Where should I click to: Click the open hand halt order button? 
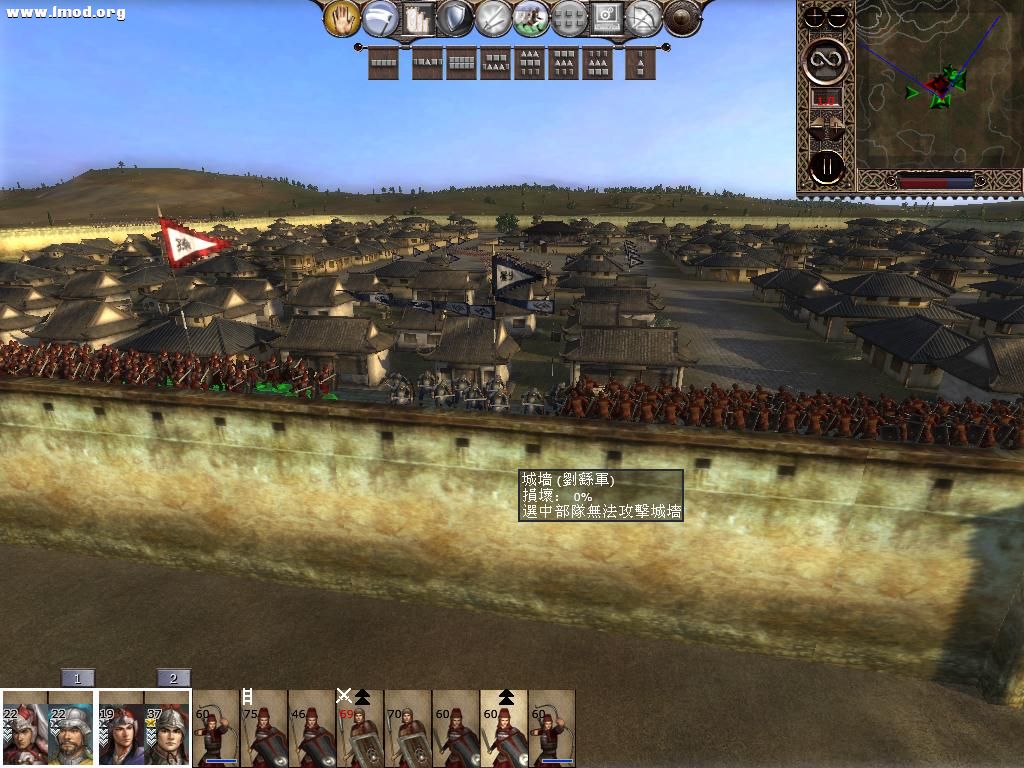[342, 17]
